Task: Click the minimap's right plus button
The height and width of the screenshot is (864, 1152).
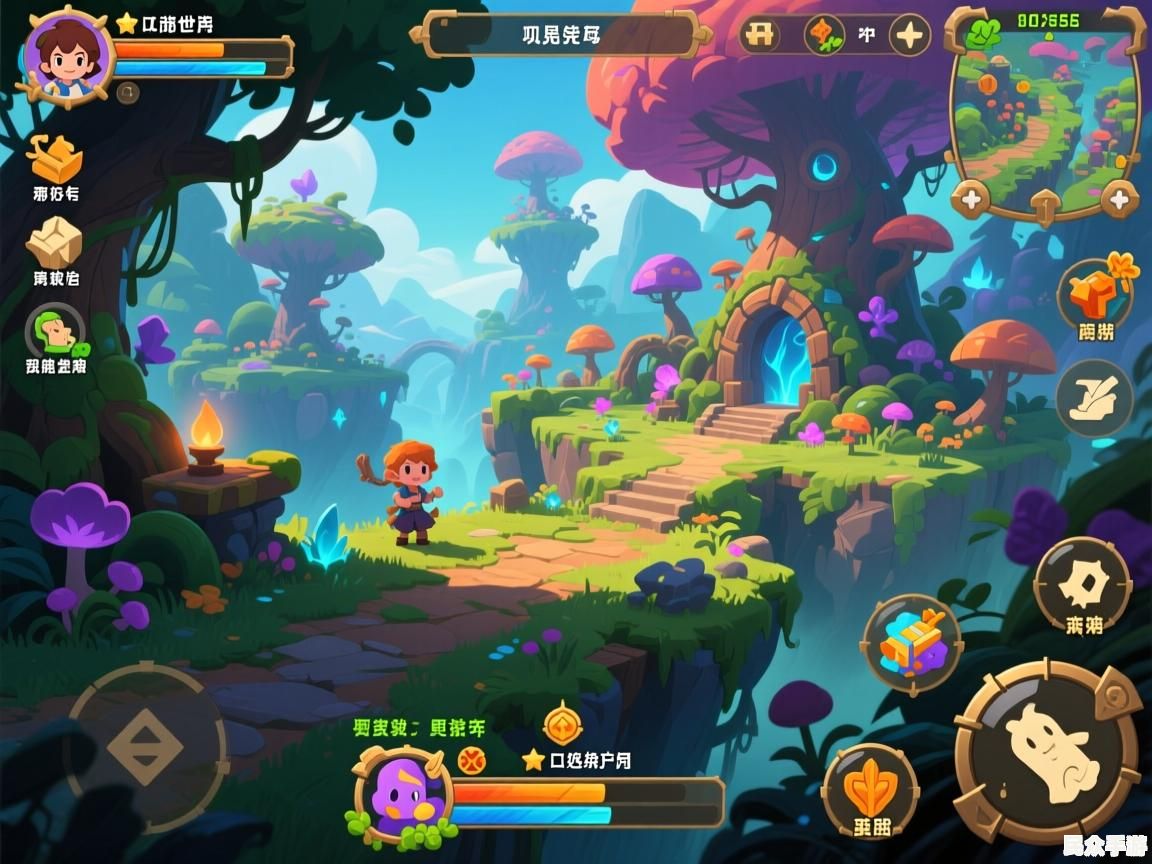Action: (x=1118, y=199)
